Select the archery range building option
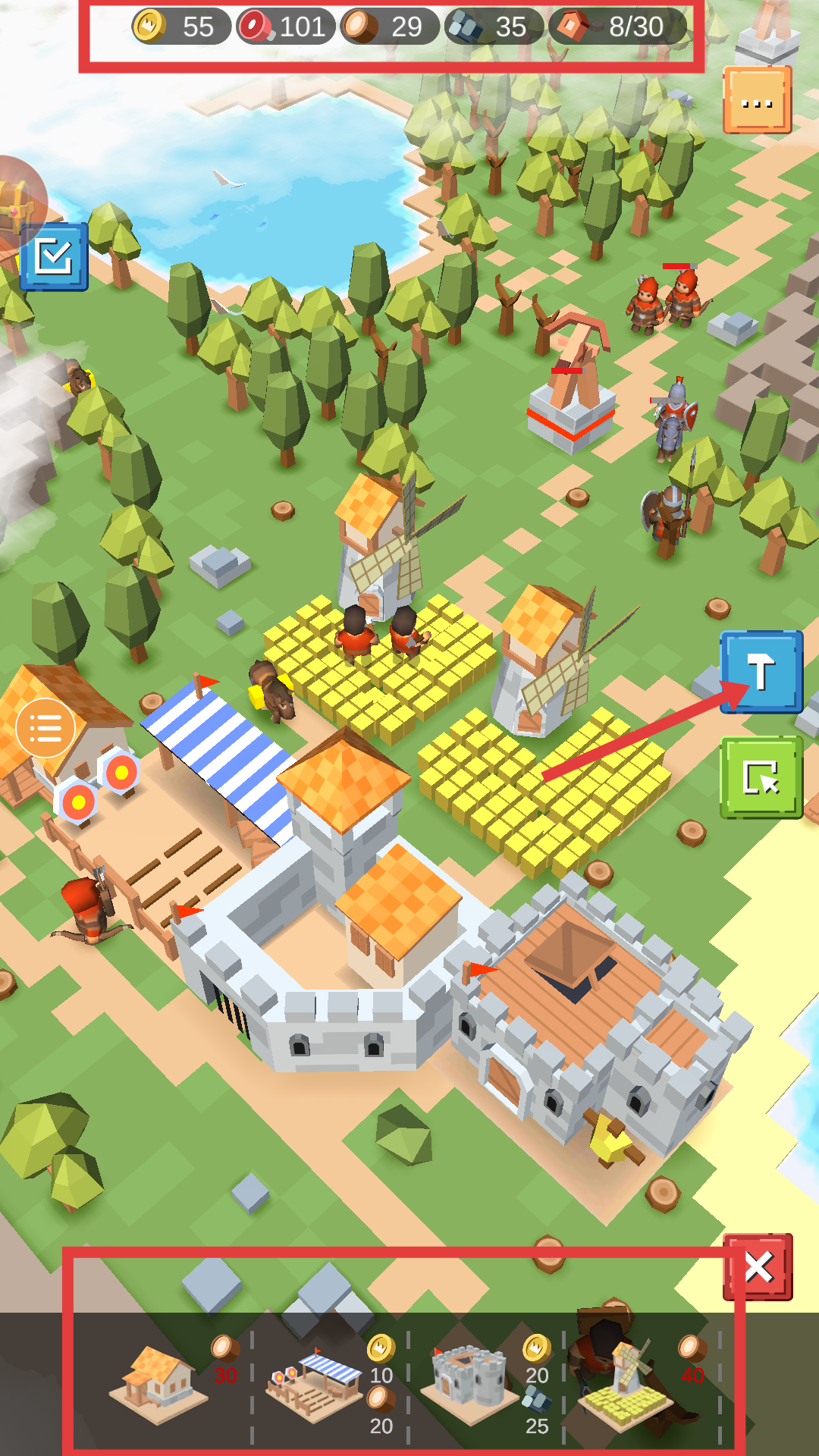 [314, 1385]
